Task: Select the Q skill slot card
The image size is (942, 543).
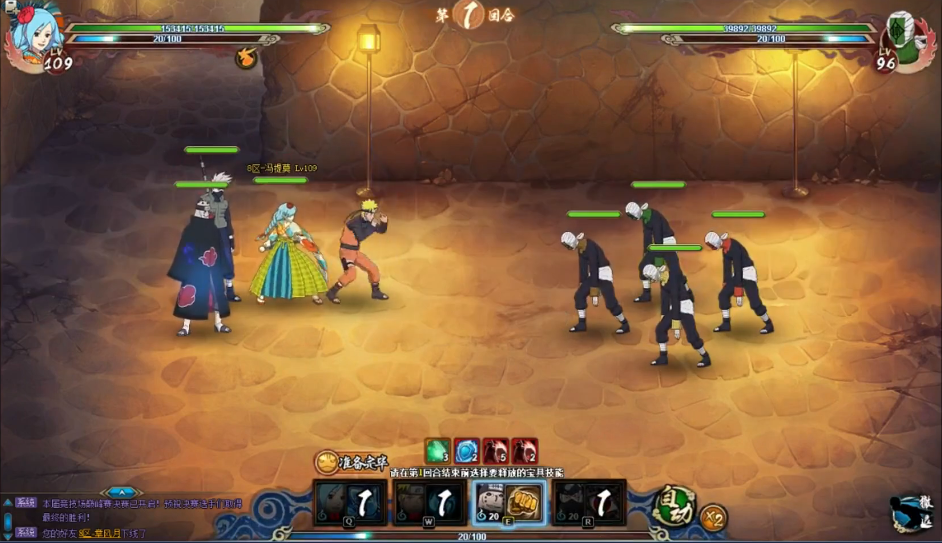Action: 349,502
